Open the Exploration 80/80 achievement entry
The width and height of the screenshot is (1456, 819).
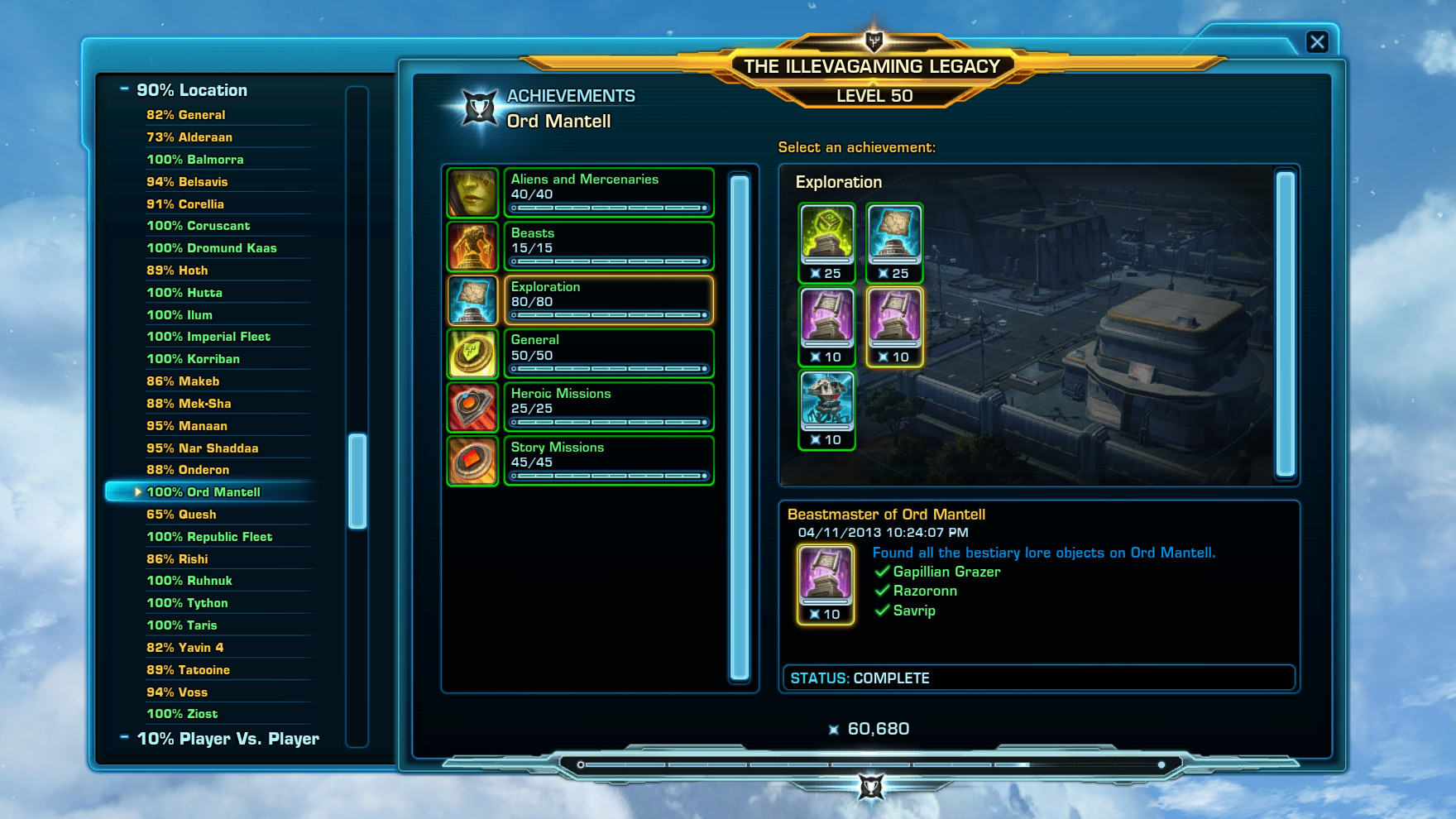pyautogui.click(x=609, y=299)
